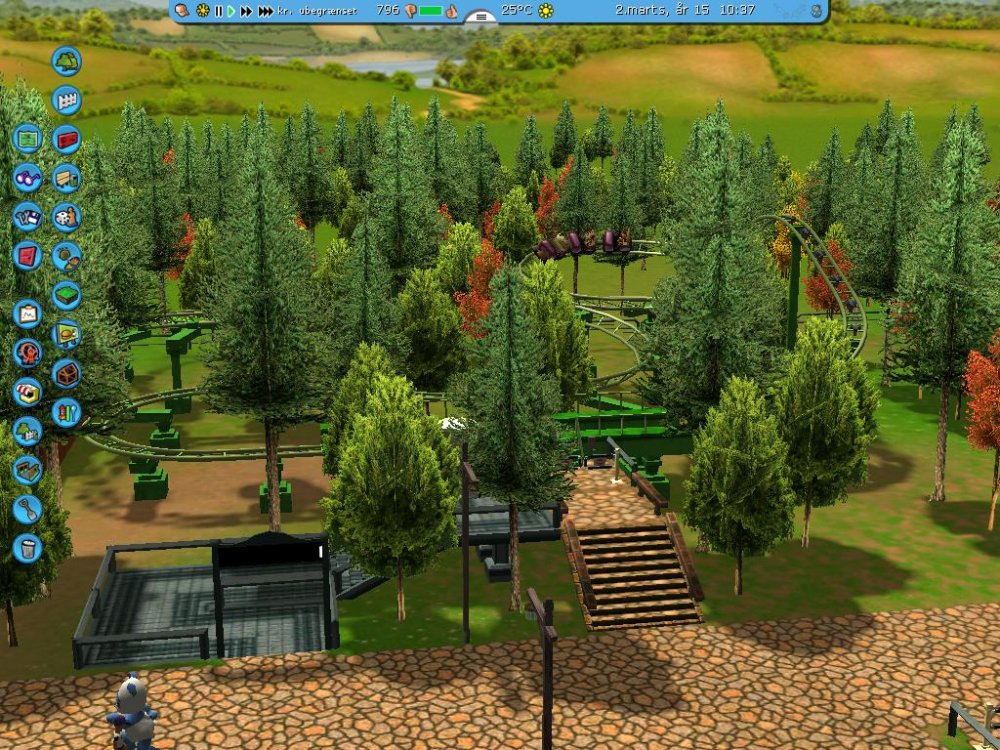Open the save and tools file menu

pos(27,216)
